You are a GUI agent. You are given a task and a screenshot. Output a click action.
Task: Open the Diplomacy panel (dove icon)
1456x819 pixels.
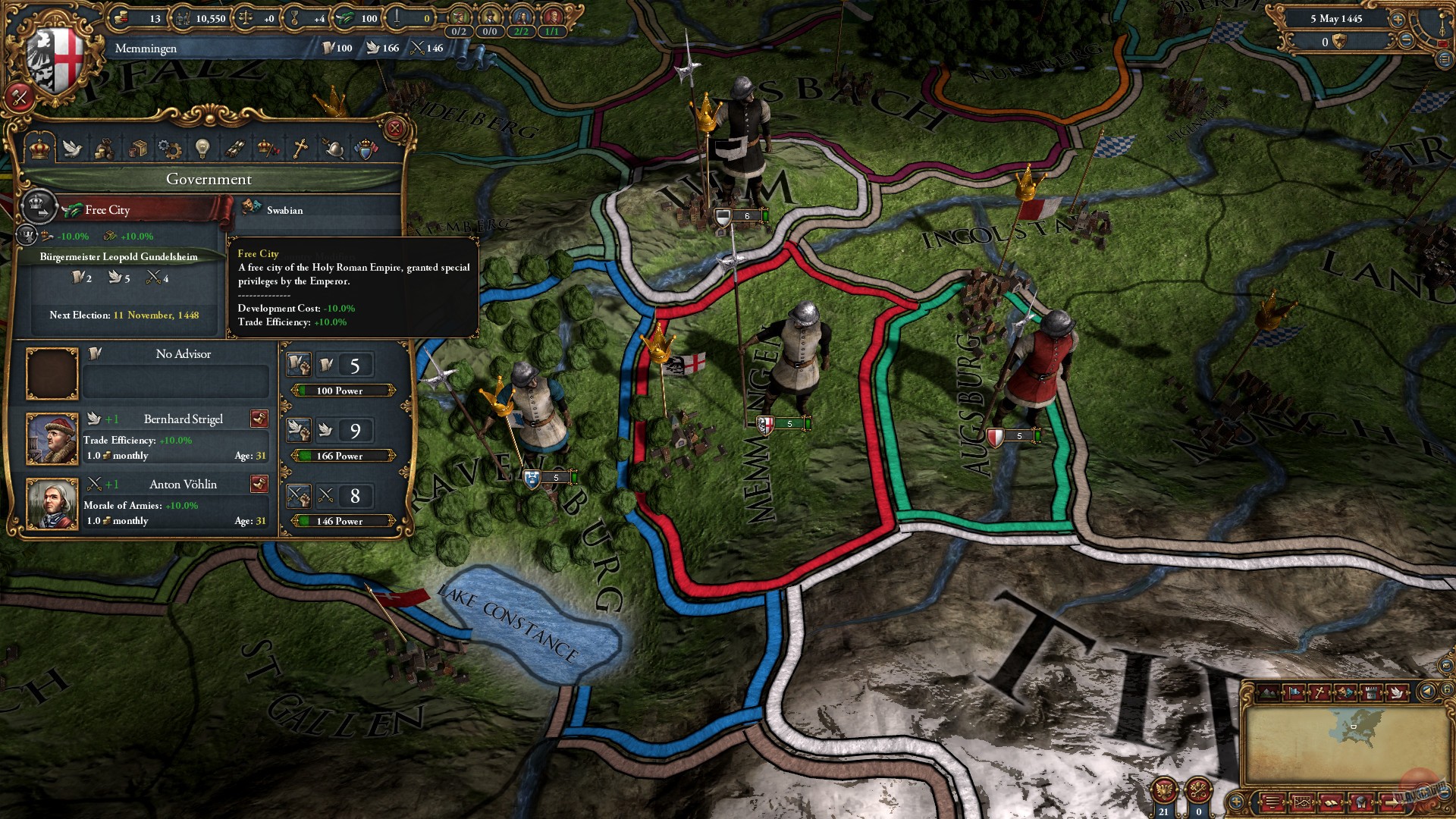[x=72, y=149]
